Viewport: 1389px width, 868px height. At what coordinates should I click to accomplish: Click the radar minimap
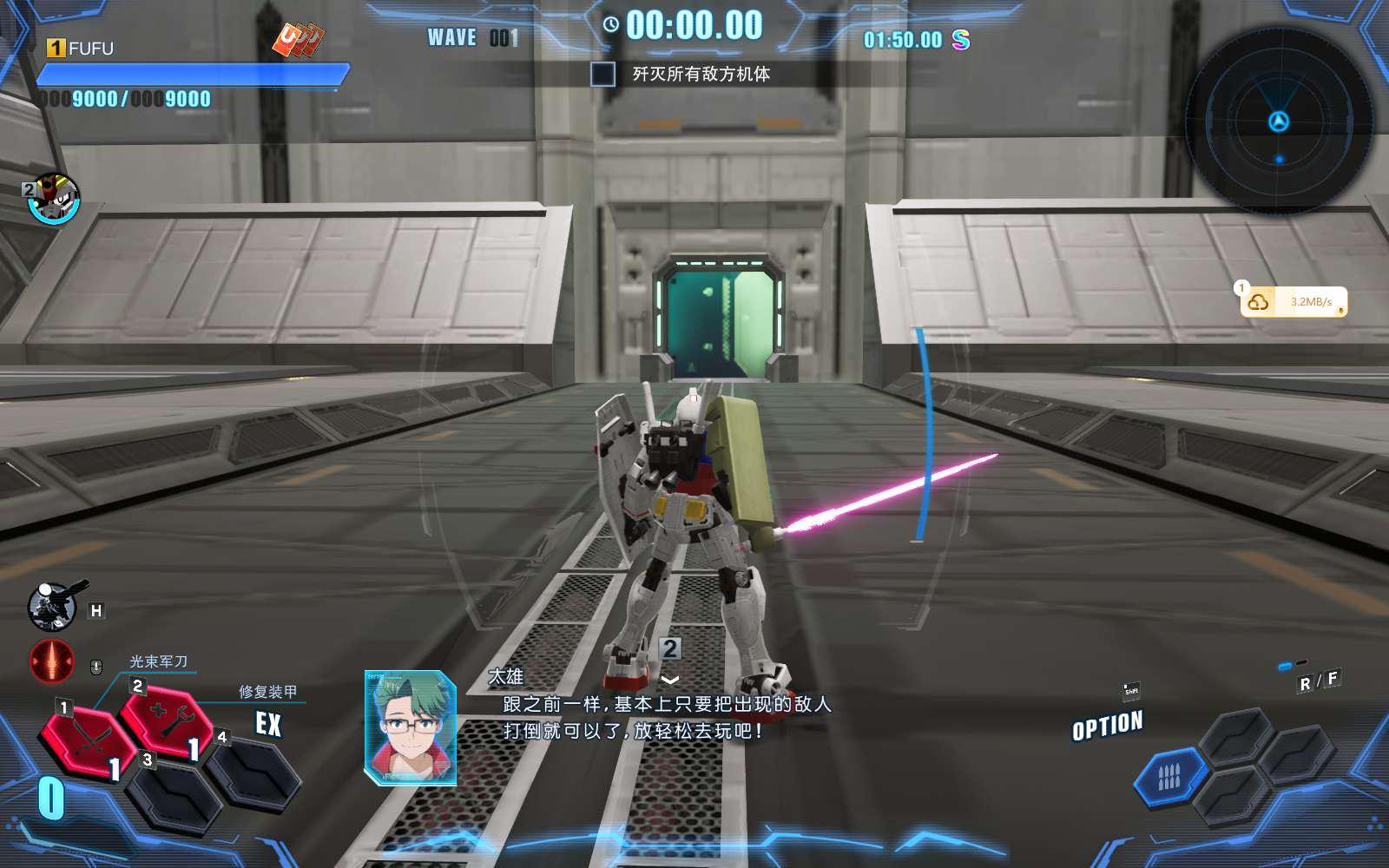tap(1278, 122)
